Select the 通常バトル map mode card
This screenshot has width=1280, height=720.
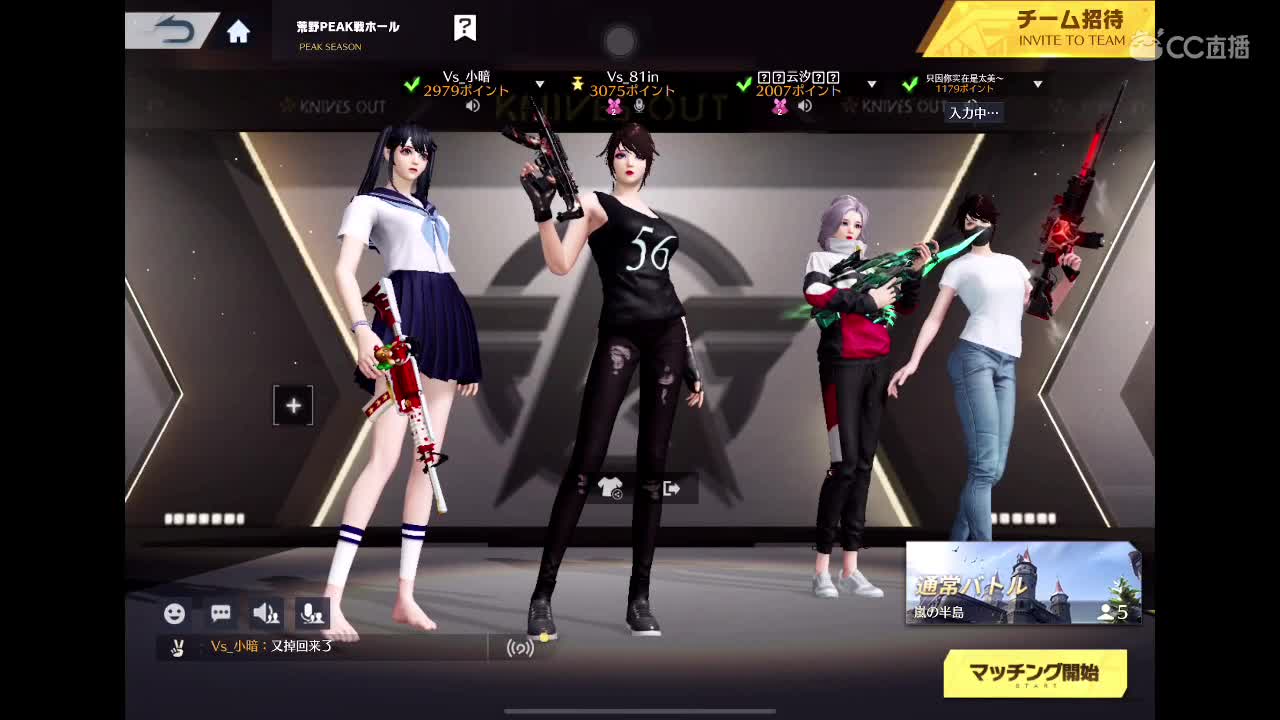(1024, 580)
